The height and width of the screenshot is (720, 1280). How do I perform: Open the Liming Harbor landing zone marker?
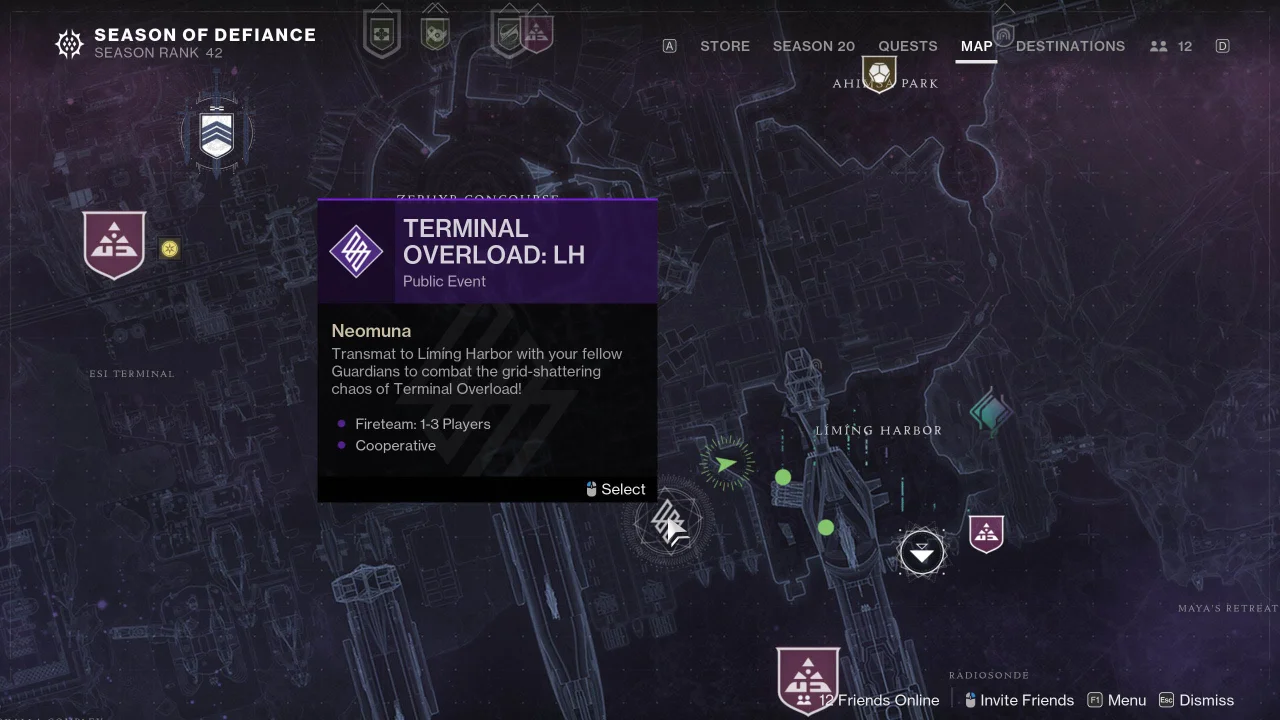click(x=922, y=551)
